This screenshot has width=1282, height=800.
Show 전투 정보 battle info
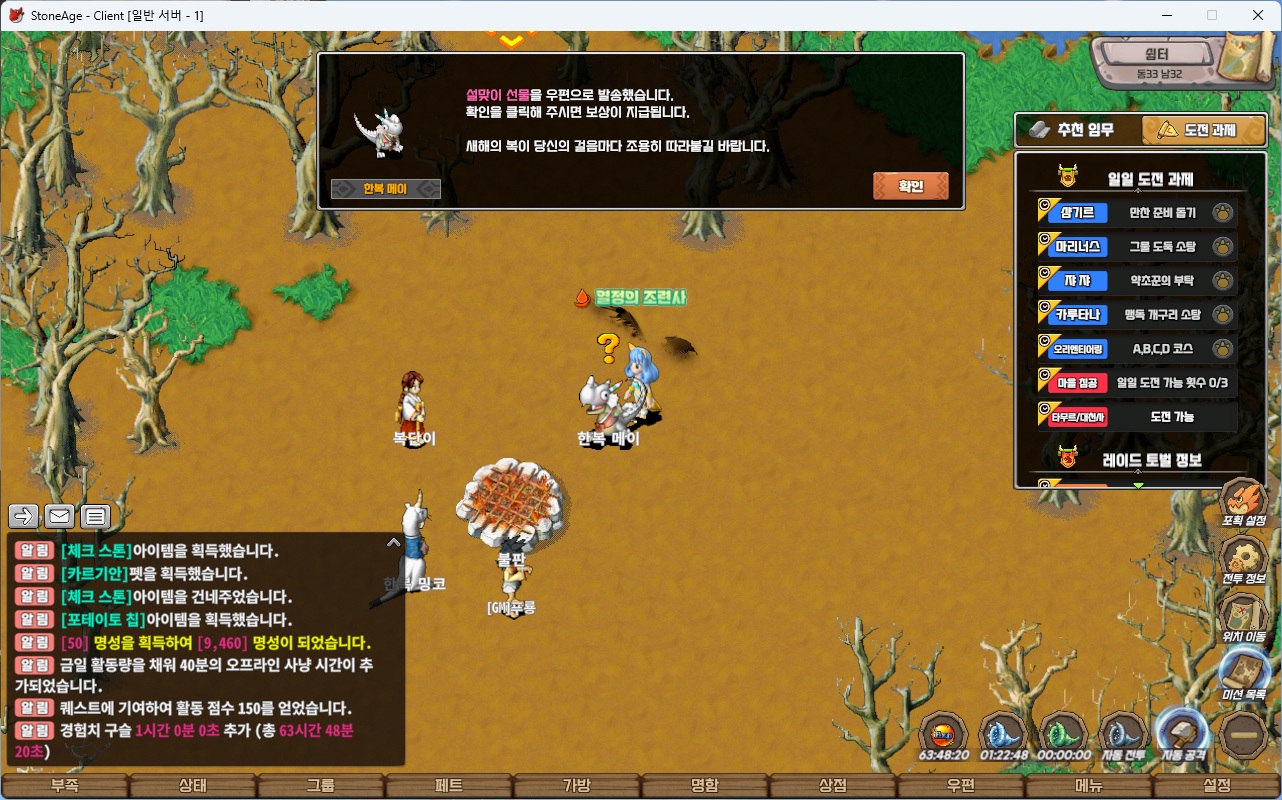(x=1244, y=561)
